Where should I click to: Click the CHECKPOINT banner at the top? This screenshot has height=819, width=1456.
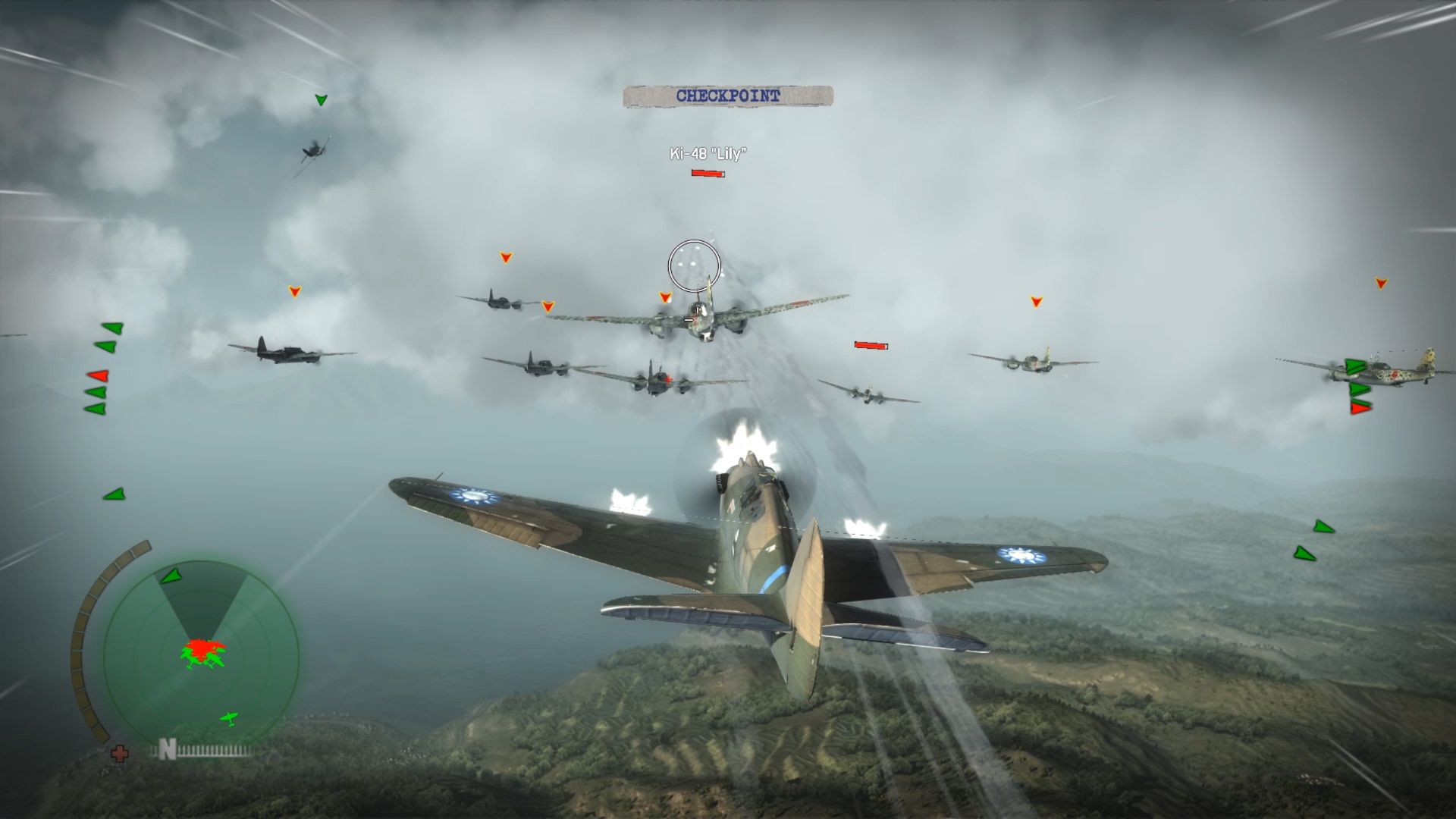730,96
